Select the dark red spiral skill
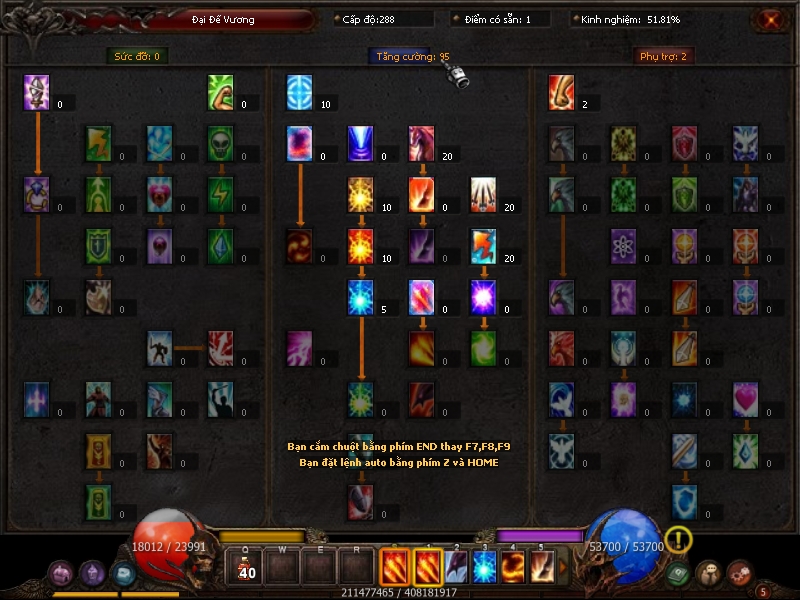This screenshot has height=600, width=800. point(300,245)
